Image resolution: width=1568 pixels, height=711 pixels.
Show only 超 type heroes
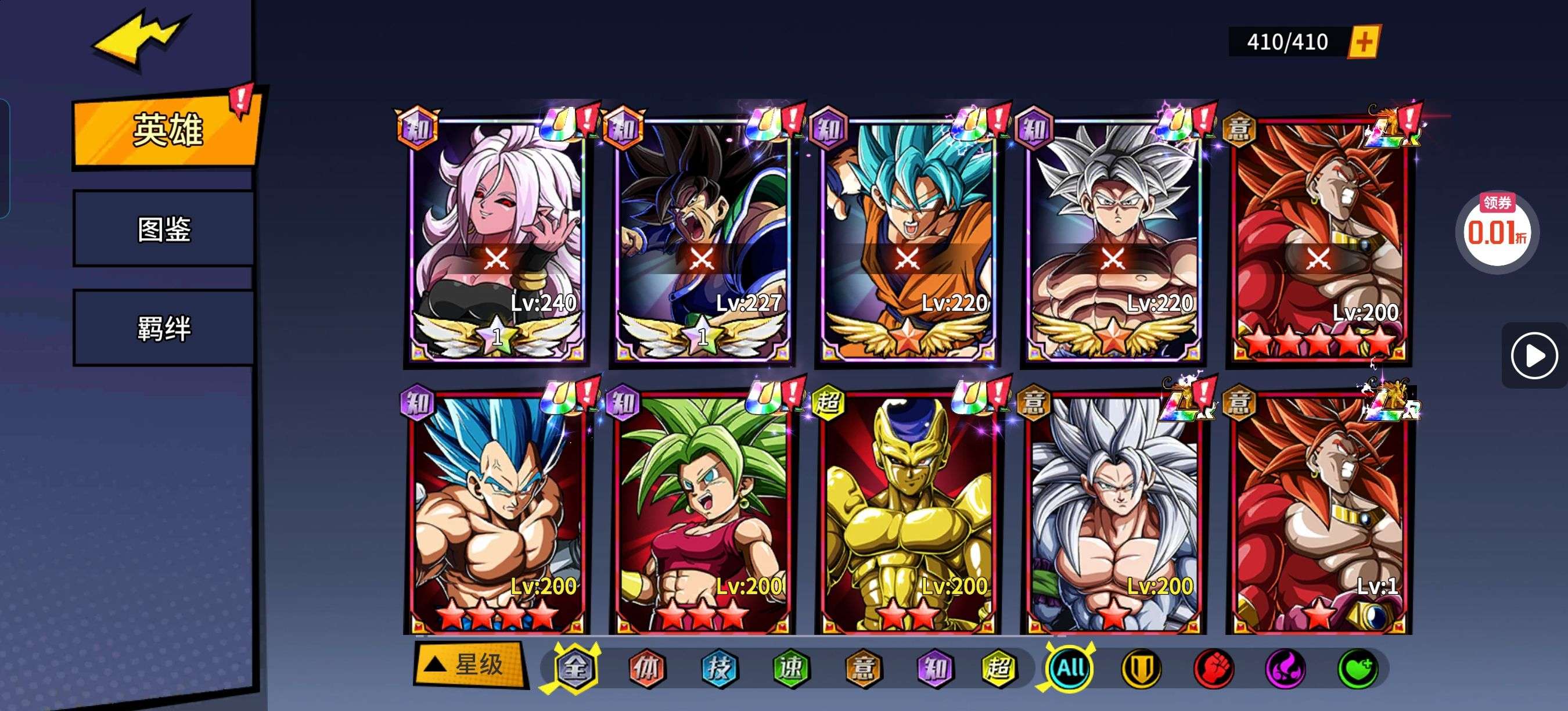998,669
